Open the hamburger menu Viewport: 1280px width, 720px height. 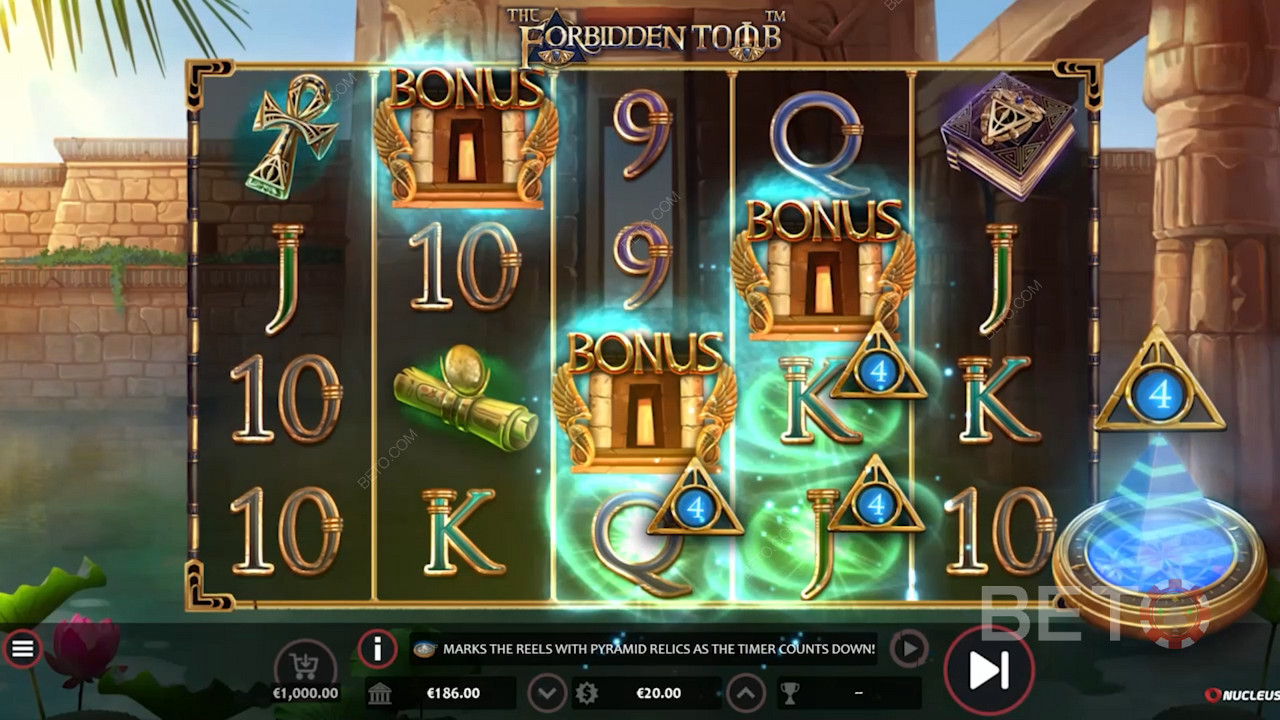(22, 650)
